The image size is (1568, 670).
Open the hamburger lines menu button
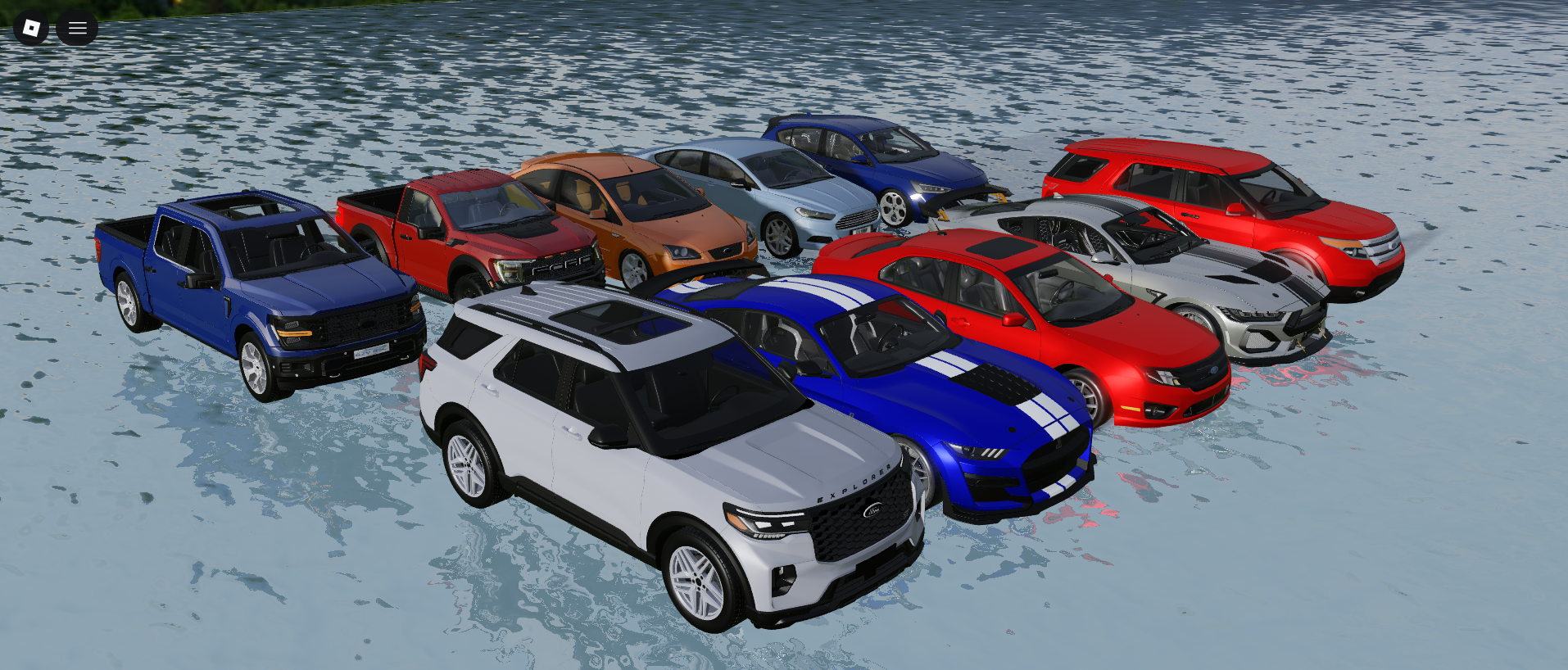click(x=77, y=29)
